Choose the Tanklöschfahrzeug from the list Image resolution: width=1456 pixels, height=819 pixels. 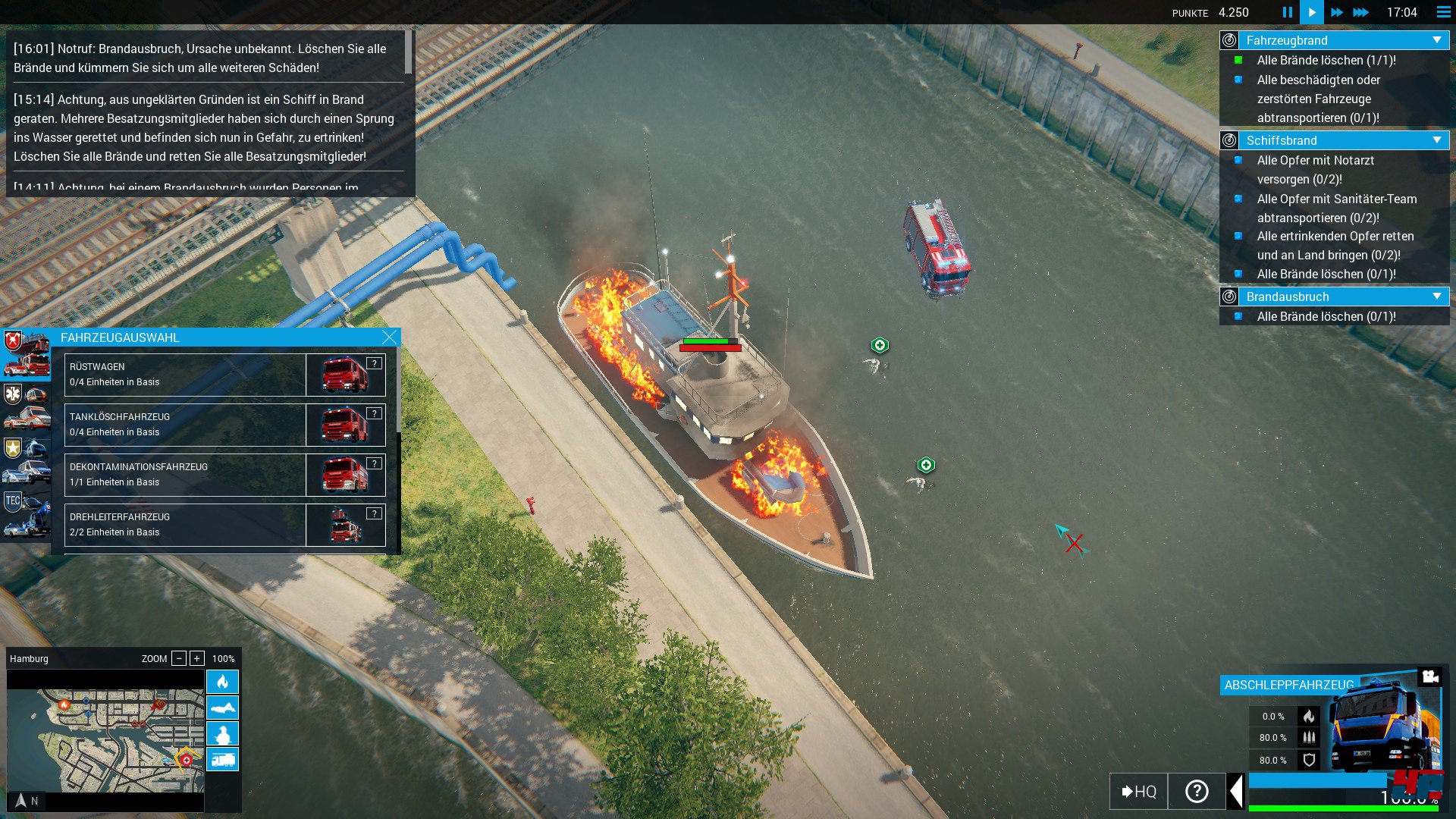pos(185,425)
